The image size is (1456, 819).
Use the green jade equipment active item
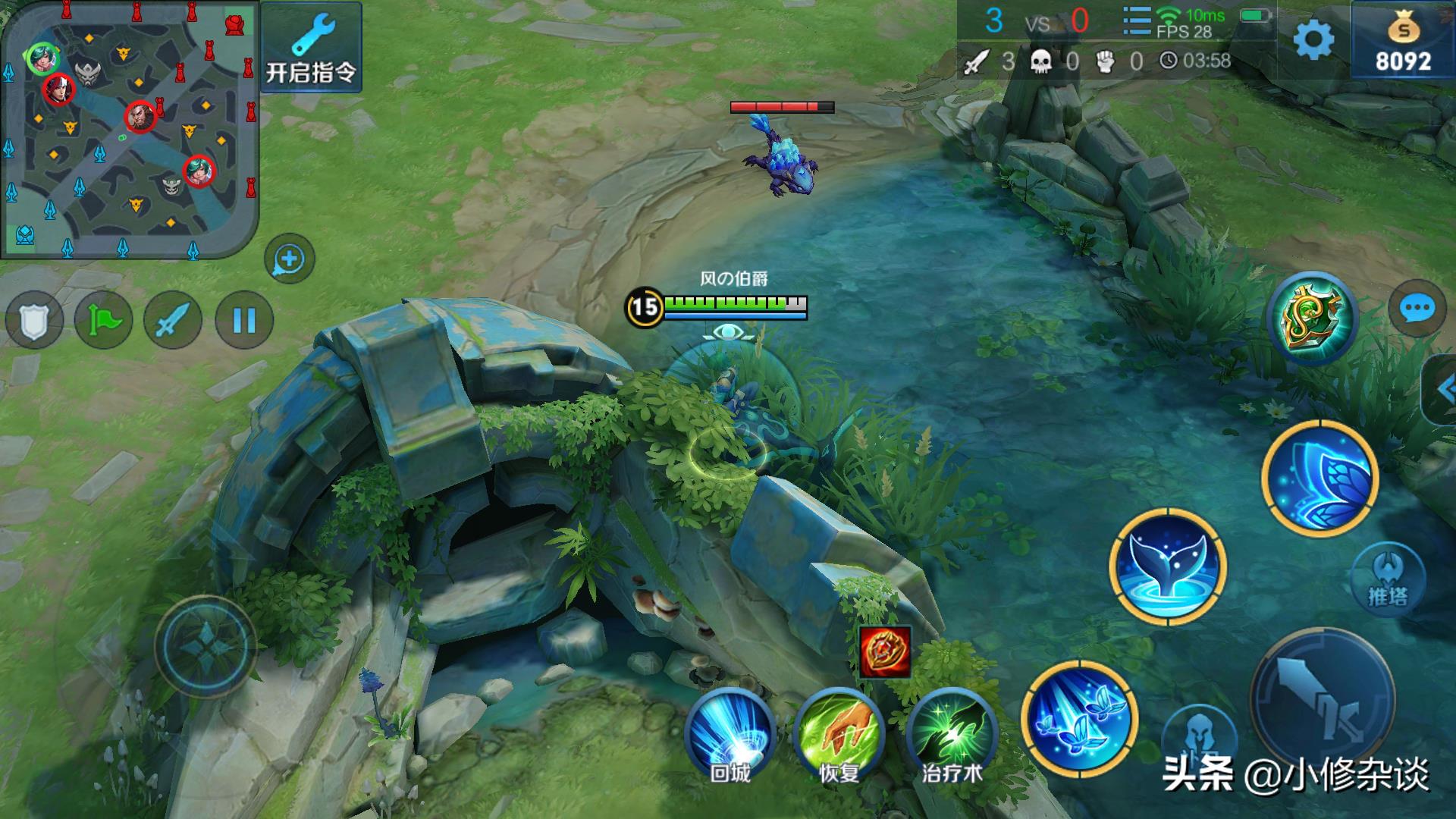pyautogui.click(x=1311, y=318)
